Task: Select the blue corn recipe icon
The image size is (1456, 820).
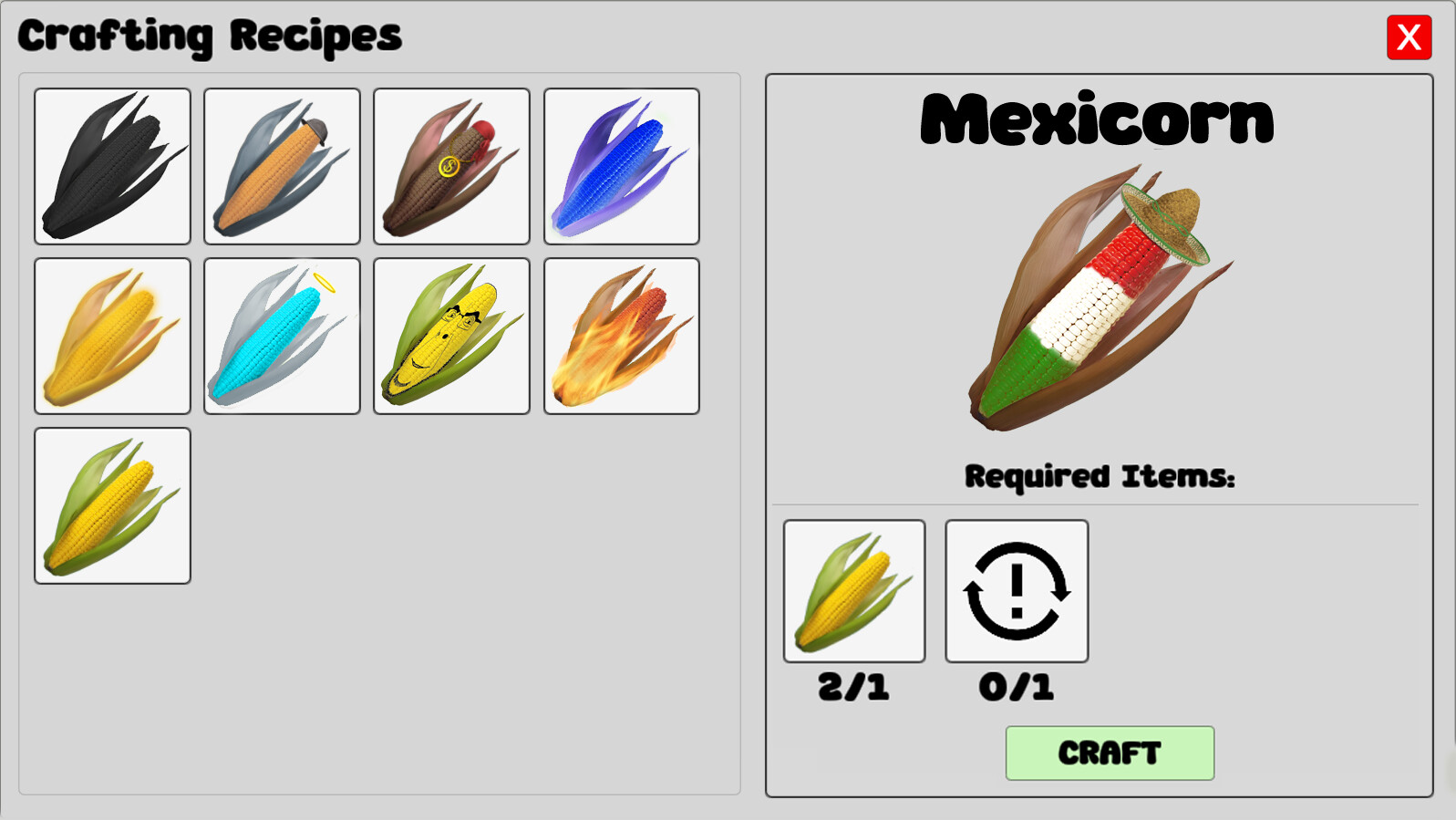Action: tap(621, 166)
